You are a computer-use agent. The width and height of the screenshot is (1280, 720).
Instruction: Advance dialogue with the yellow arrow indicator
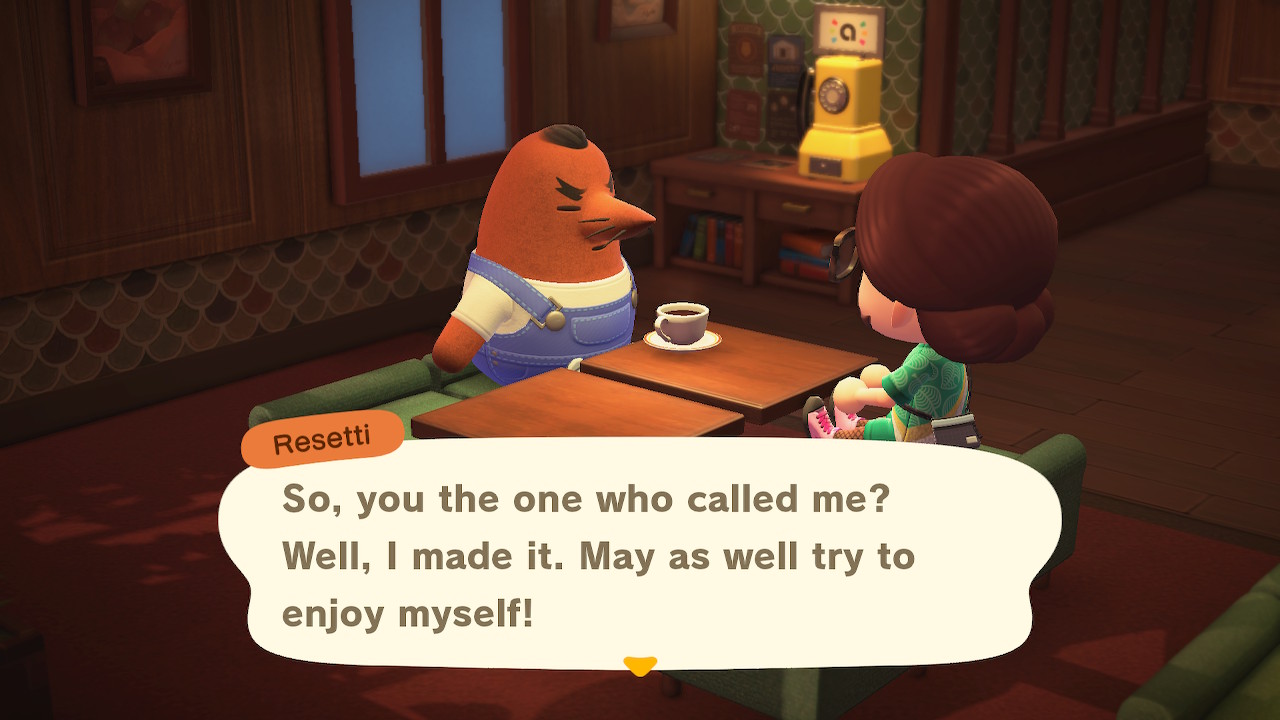(x=640, y=665)
